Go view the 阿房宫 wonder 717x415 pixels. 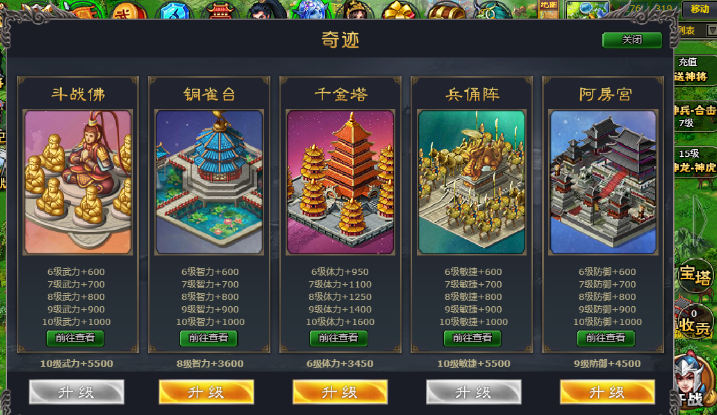(605, 338)
